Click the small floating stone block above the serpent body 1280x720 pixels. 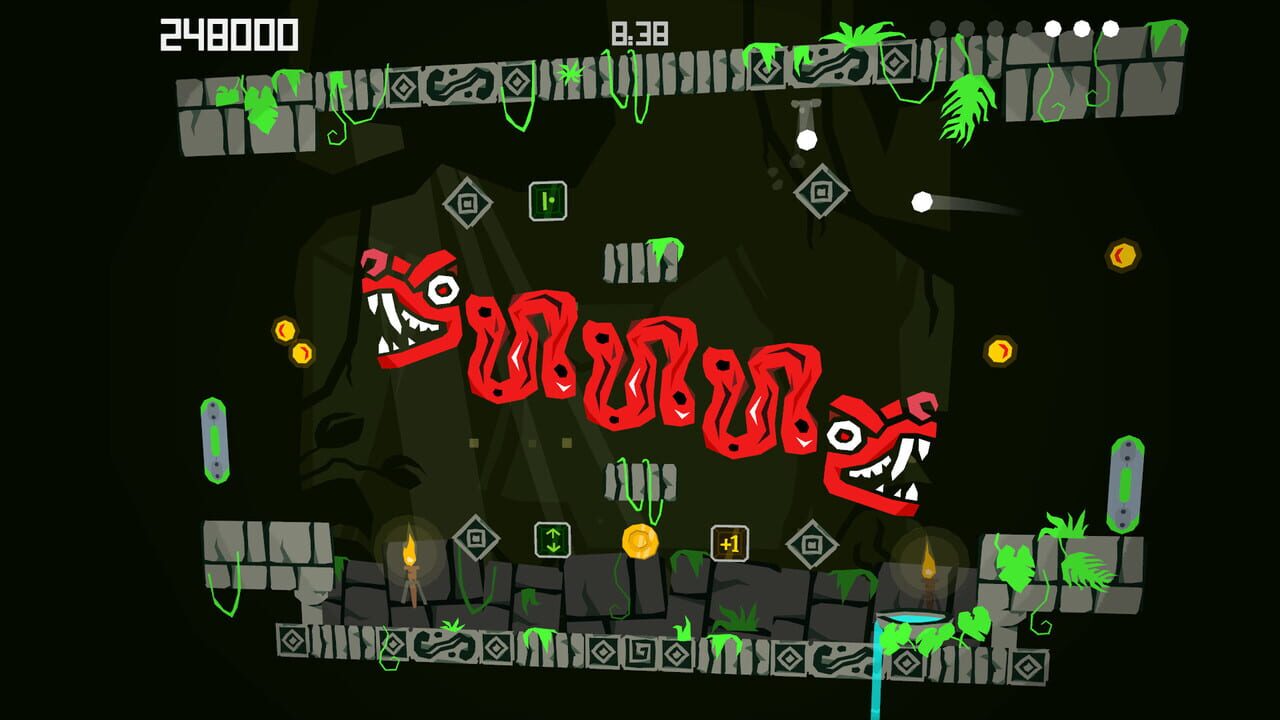[x=640, y=260]
